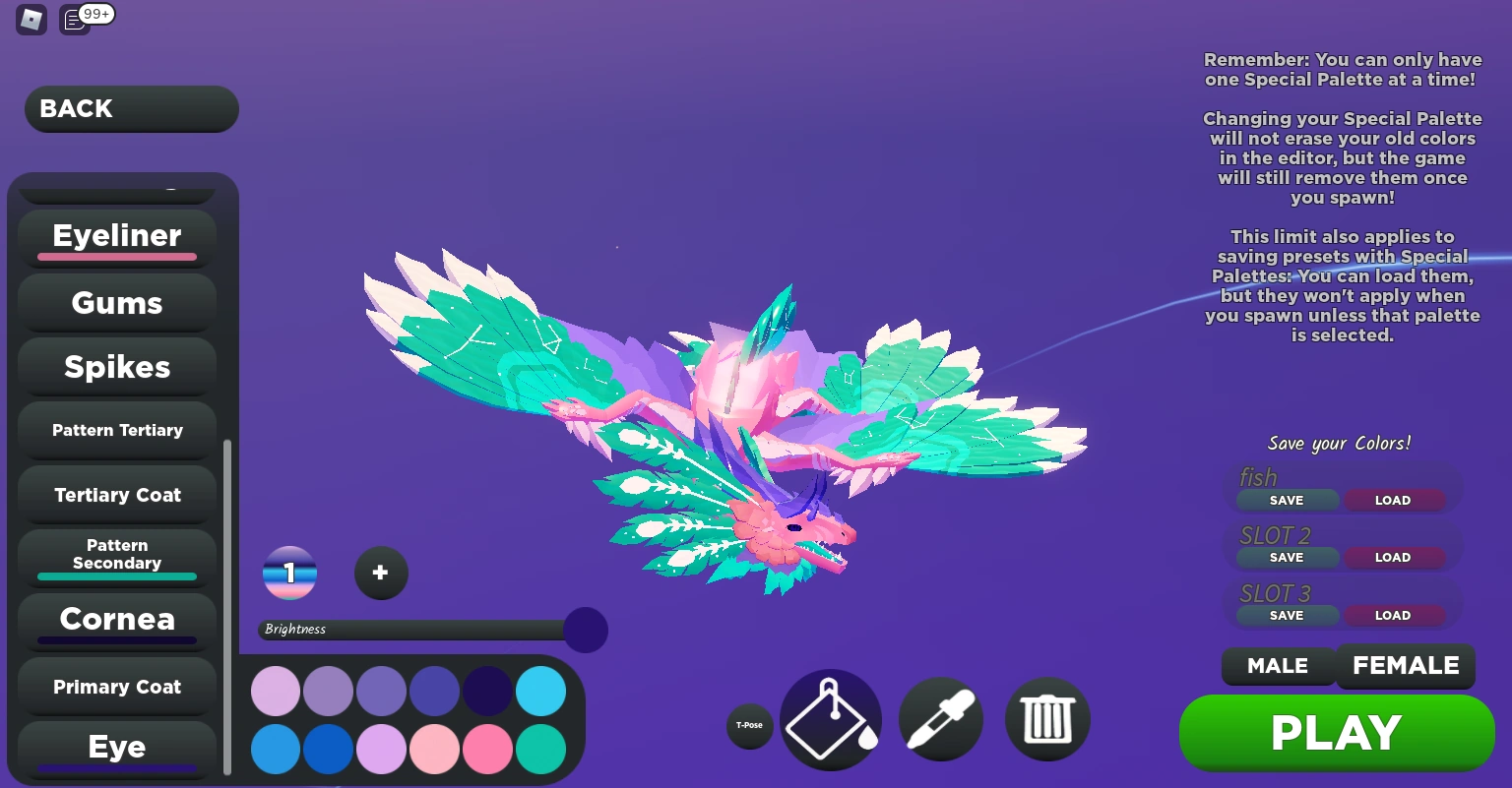Select the Primary Coat body part
The width and height of the screenshot is (1512, 788).
[x=116, y=687]
